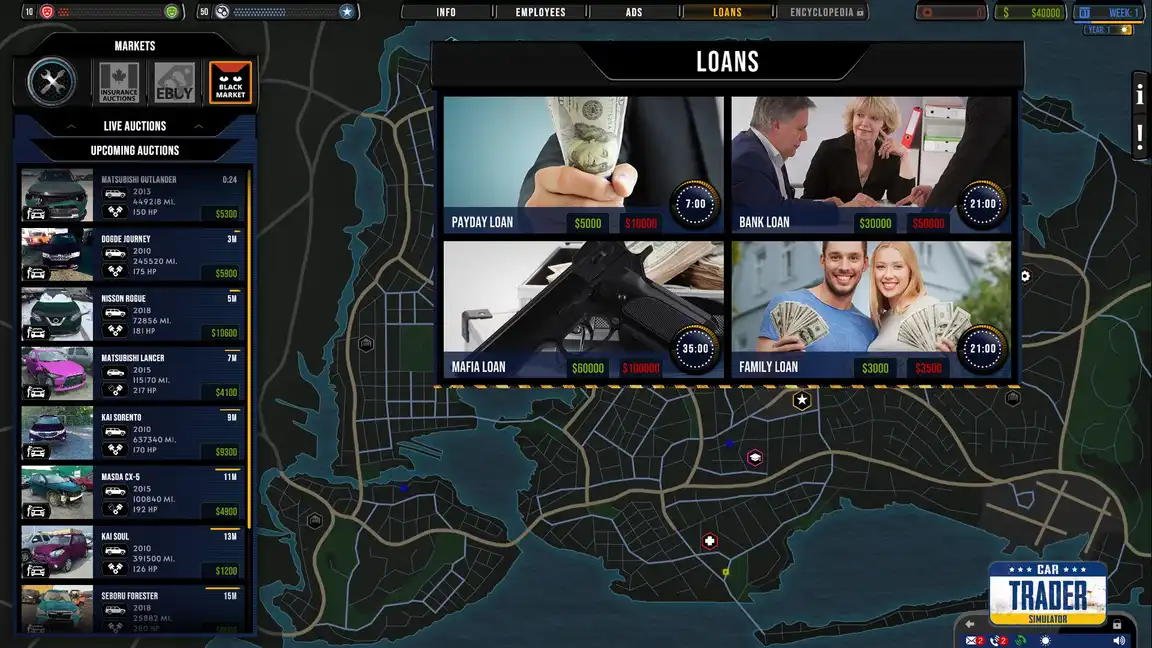Open the Info tab
The height and width of the screenshot is (648, 1152).
coord(446,12)
